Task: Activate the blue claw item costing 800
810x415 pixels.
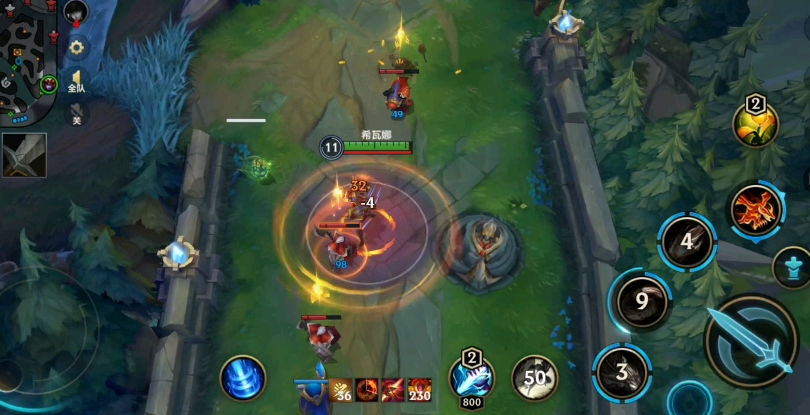Action: point(471,378)
